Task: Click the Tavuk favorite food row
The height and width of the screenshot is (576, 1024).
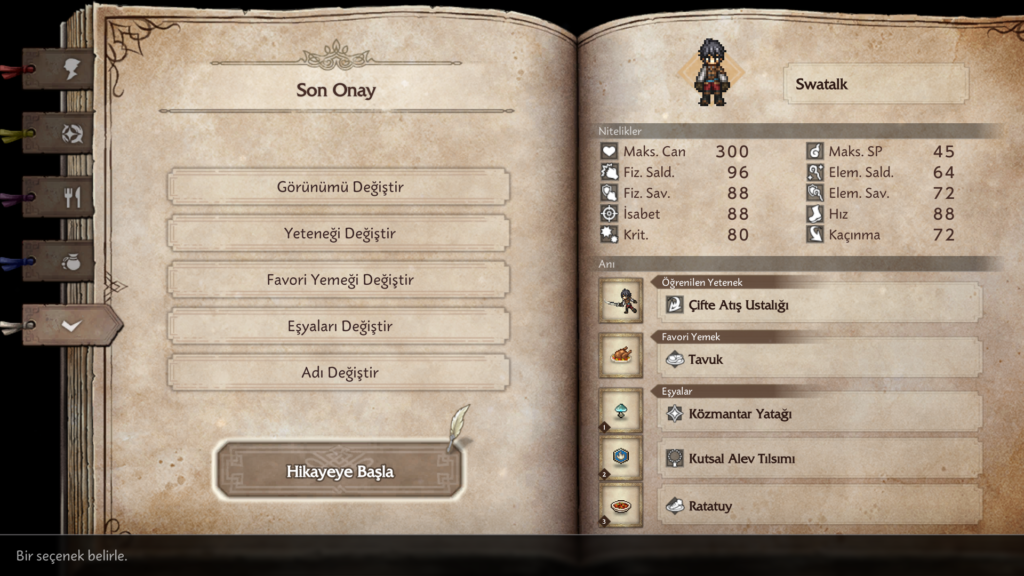Action: pos(820,359)
